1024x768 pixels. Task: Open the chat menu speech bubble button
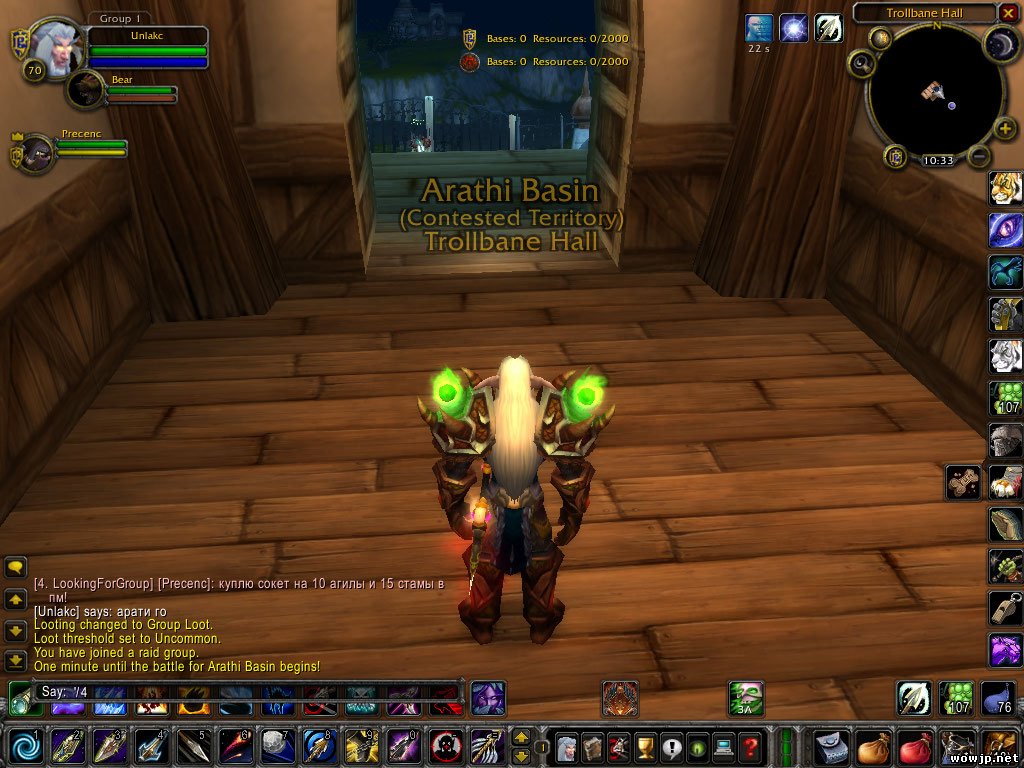[15, 567]
